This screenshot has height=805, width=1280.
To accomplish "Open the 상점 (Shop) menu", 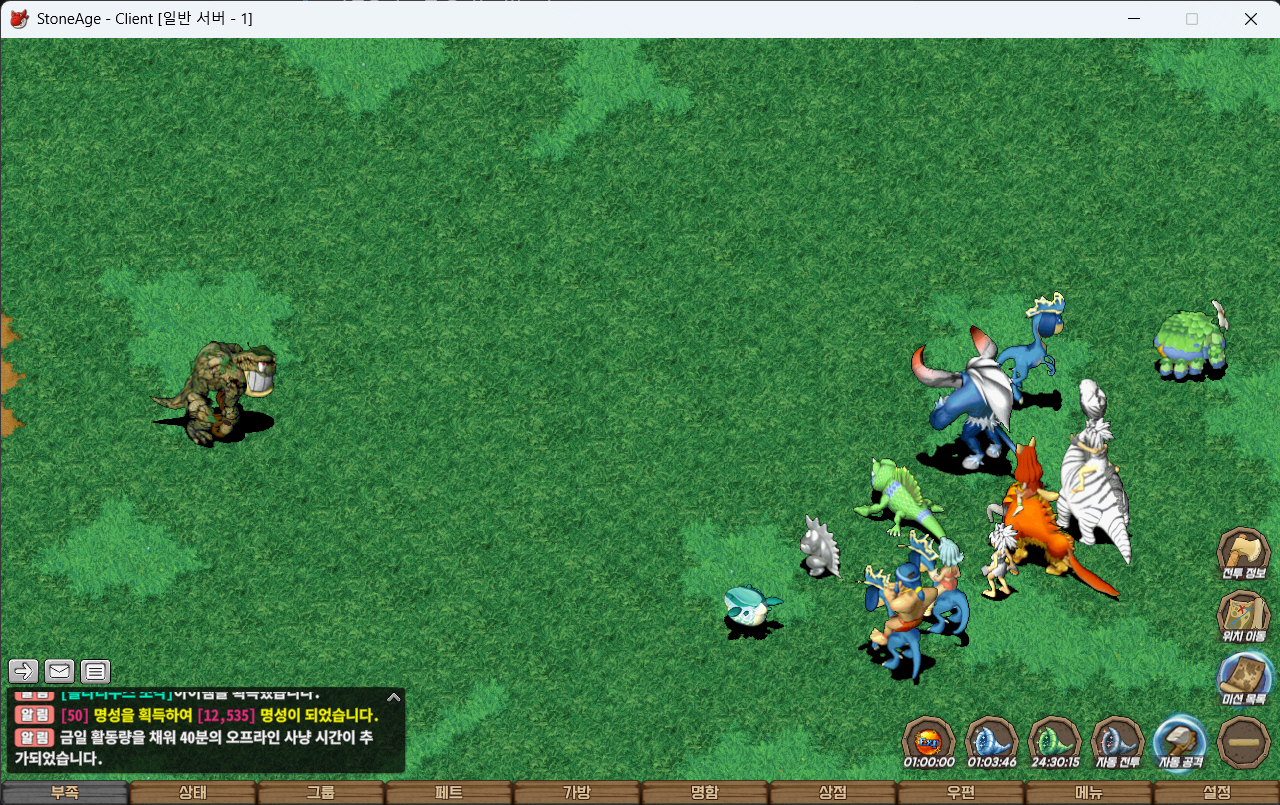I will coord(832,792).
